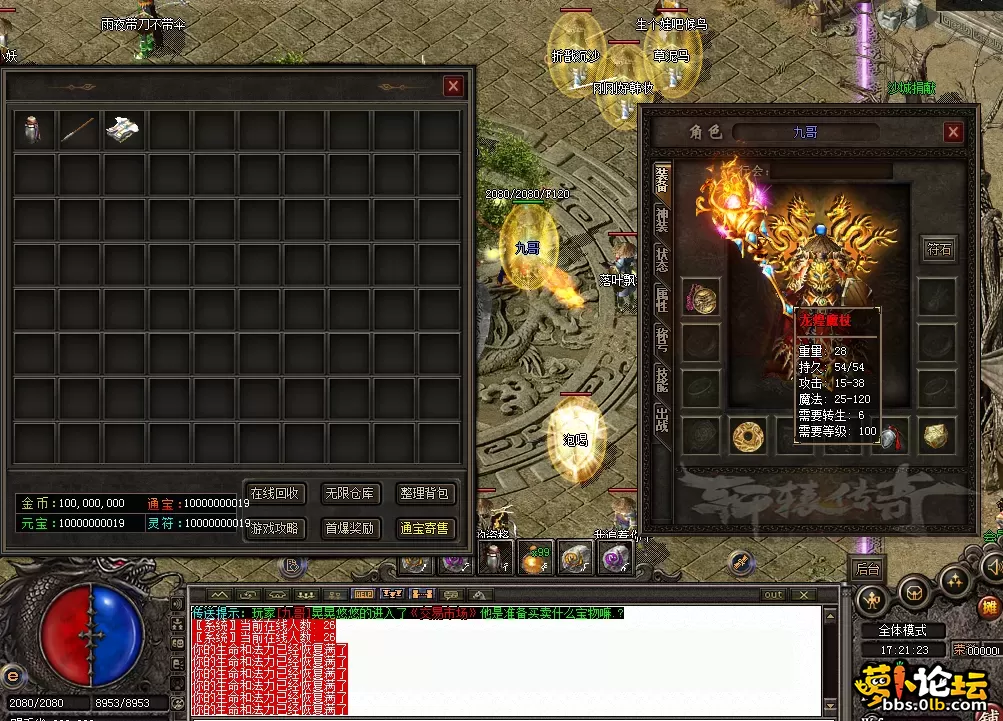
Task: Select the staff item in the bag
Action: (79, 129)
